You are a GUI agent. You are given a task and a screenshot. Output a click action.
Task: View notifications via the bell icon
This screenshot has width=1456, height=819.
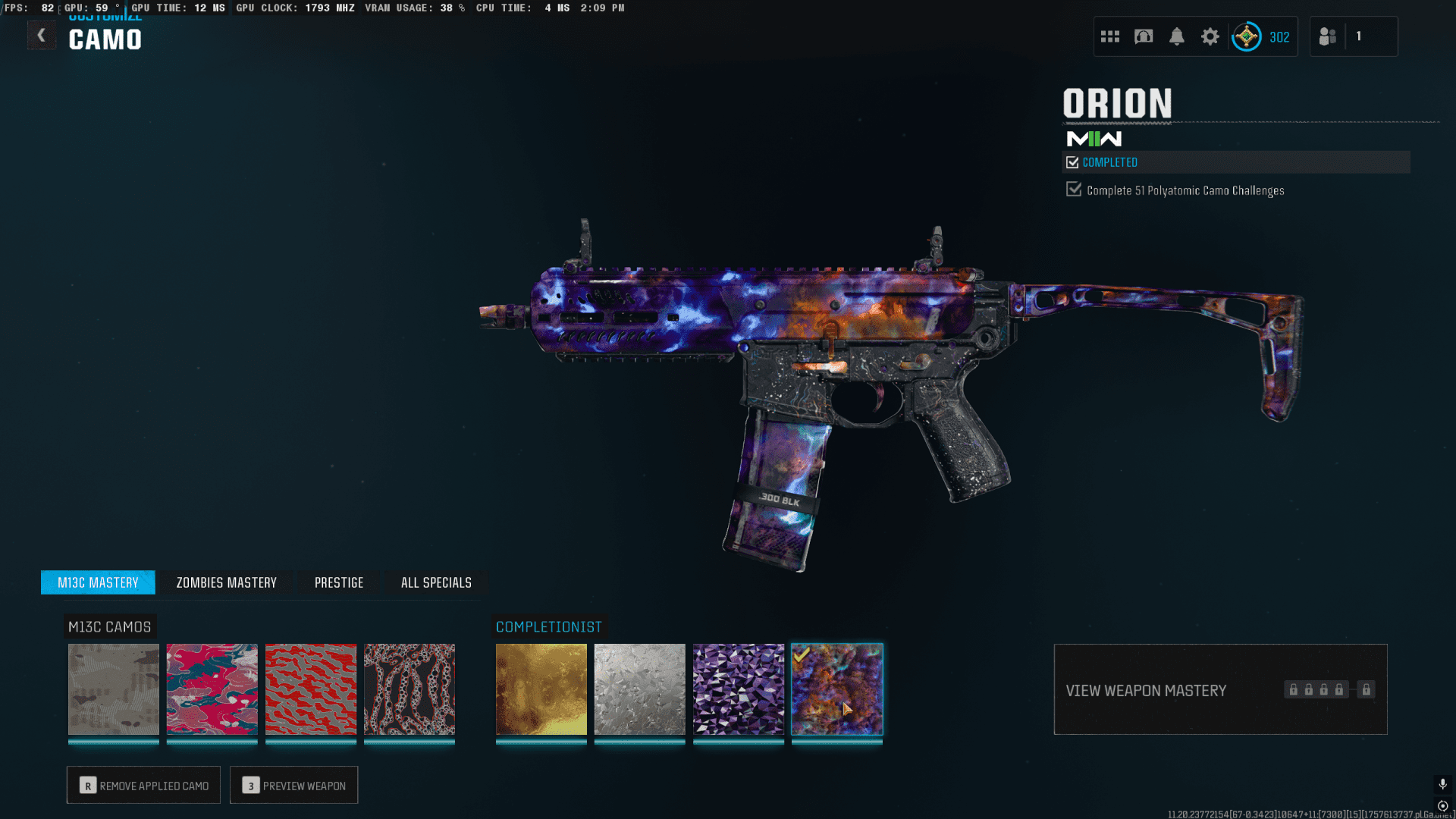[1177, 36]
